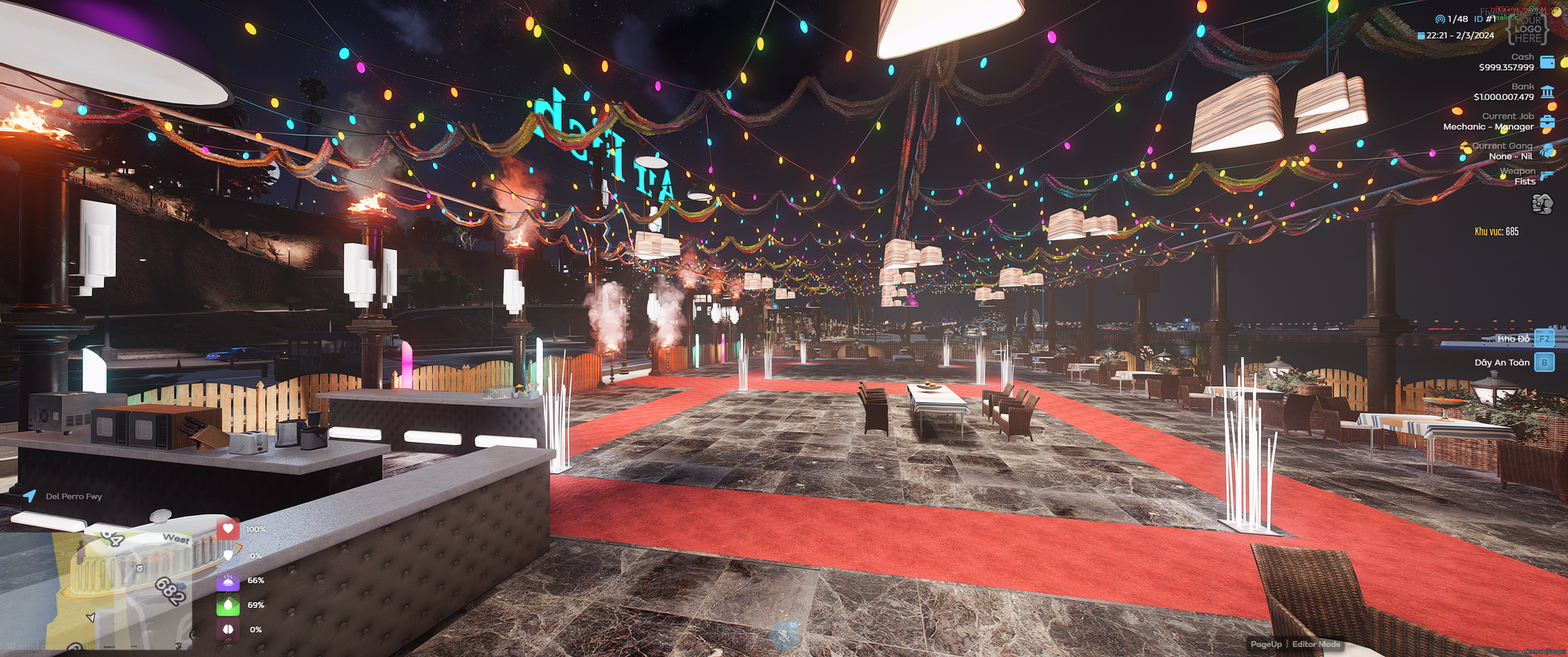Click the fists weapon image

coord(1542,205)
